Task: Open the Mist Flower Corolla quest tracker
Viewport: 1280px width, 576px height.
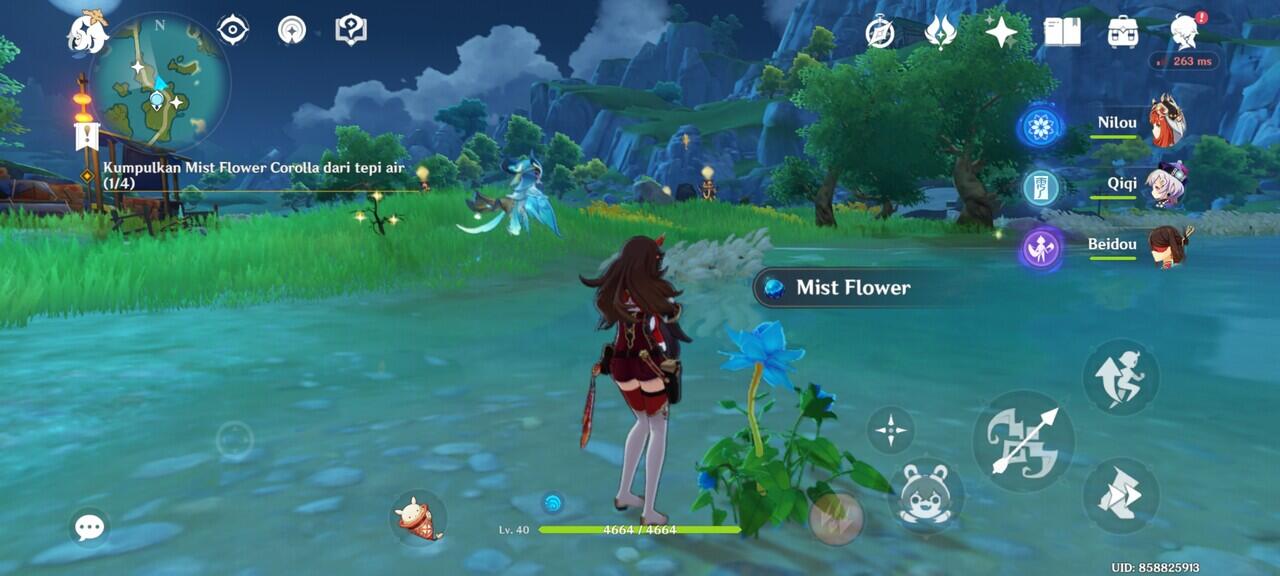Action: click(x=254, y=175)
